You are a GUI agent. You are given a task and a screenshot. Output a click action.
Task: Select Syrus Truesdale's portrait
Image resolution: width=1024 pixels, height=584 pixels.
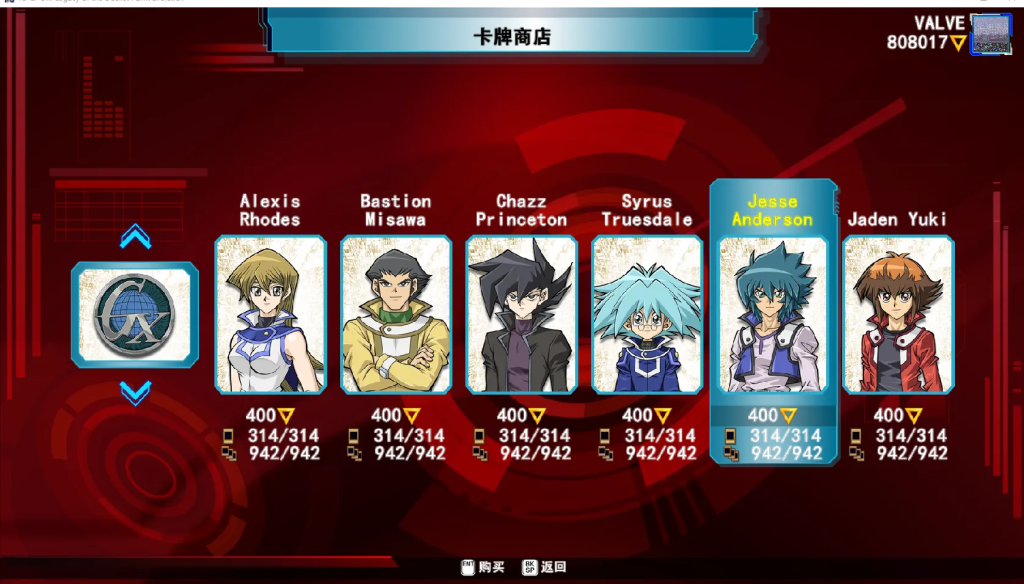click(647, 315)
